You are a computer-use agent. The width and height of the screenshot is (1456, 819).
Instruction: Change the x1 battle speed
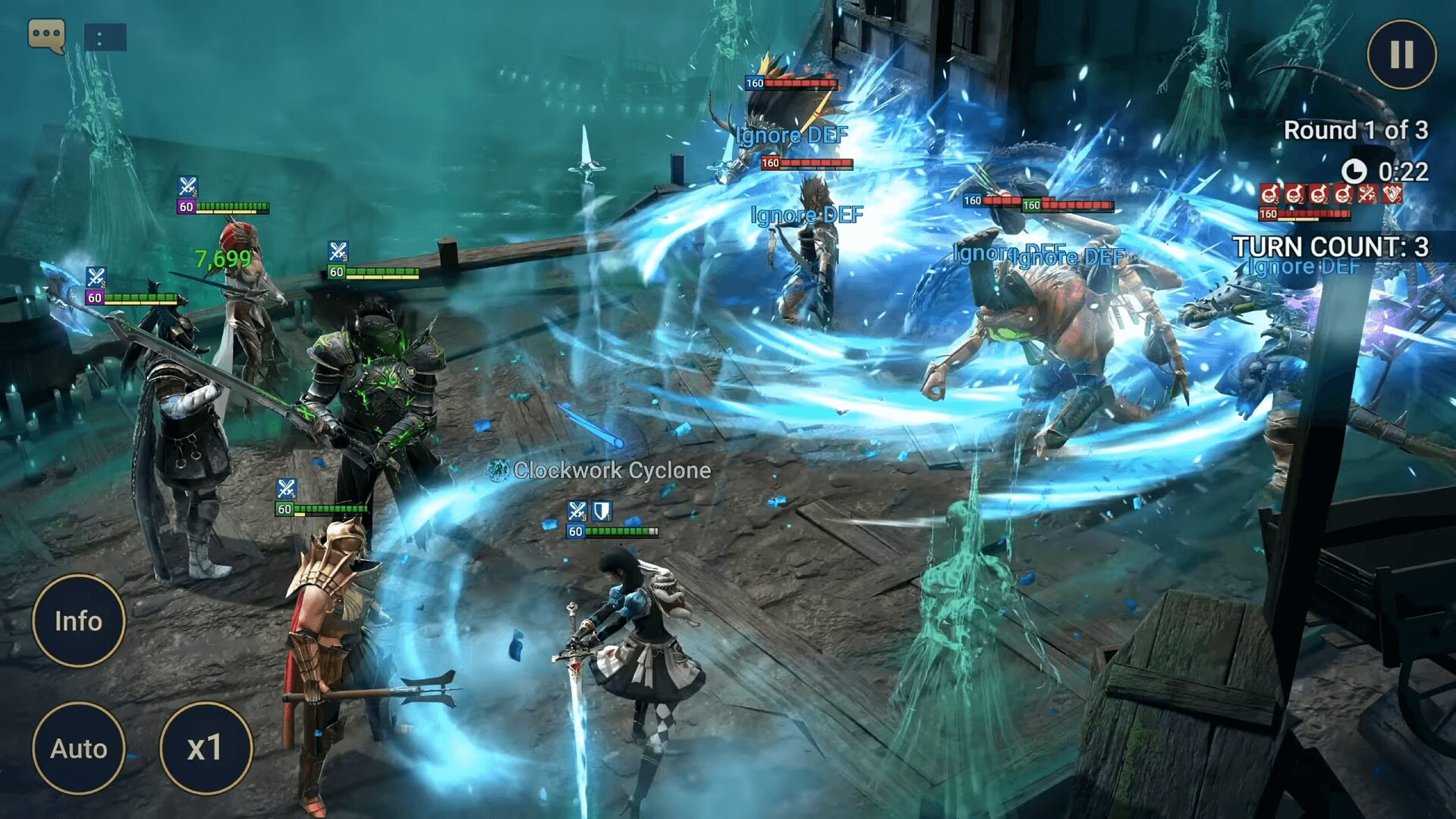(x=205, y=748)
